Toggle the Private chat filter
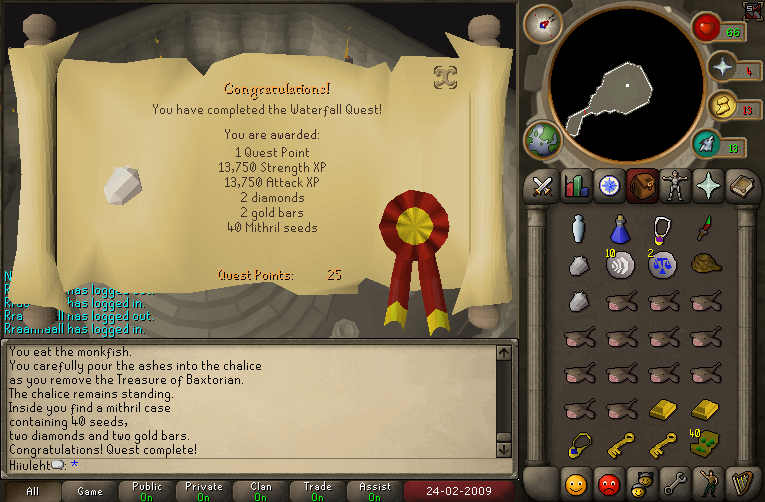This screenshot has height=502, width=765. pyautogui.click(x=204, y=491)
